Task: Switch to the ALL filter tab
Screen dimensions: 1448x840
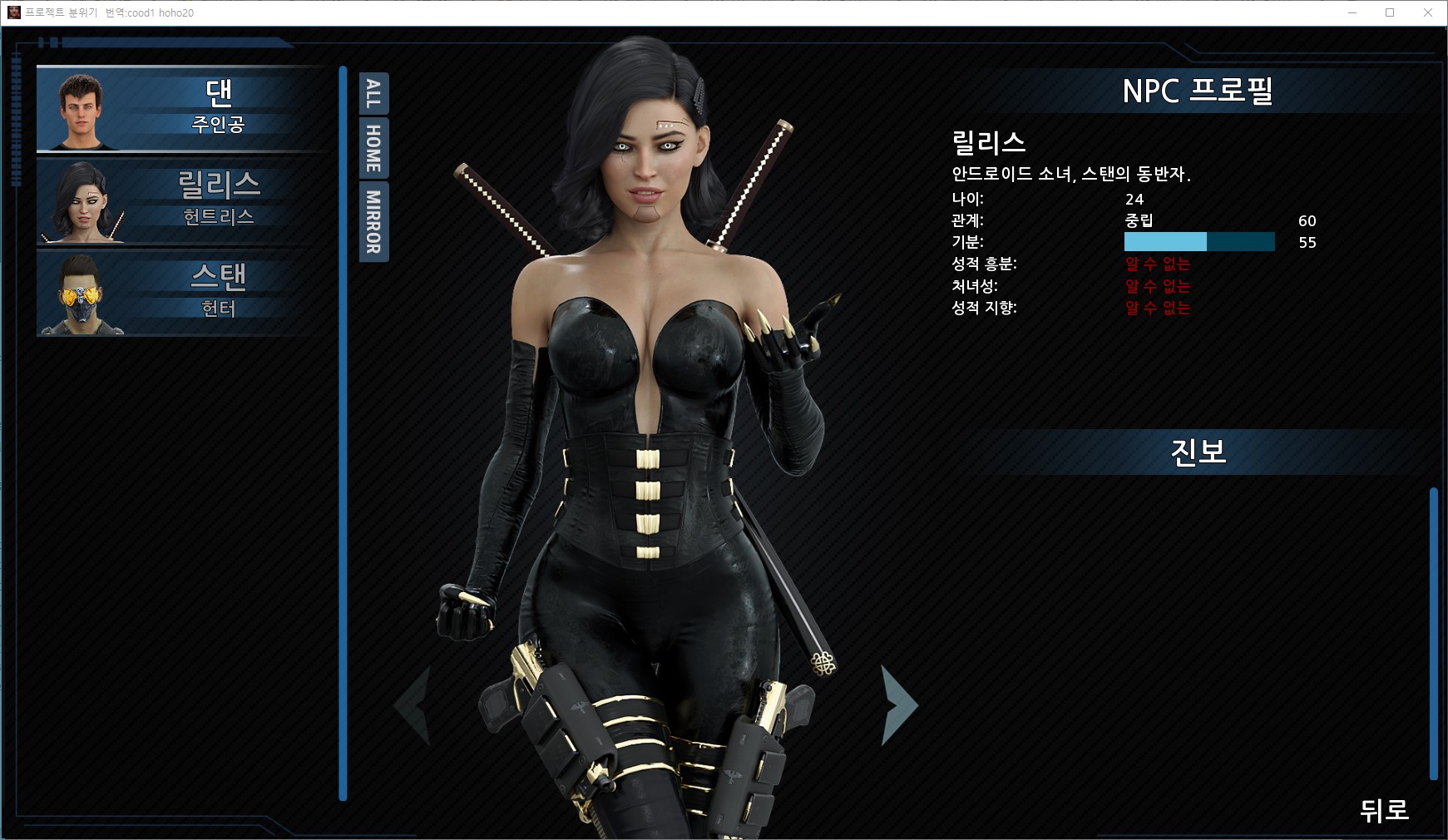Action: pos(373,94)
